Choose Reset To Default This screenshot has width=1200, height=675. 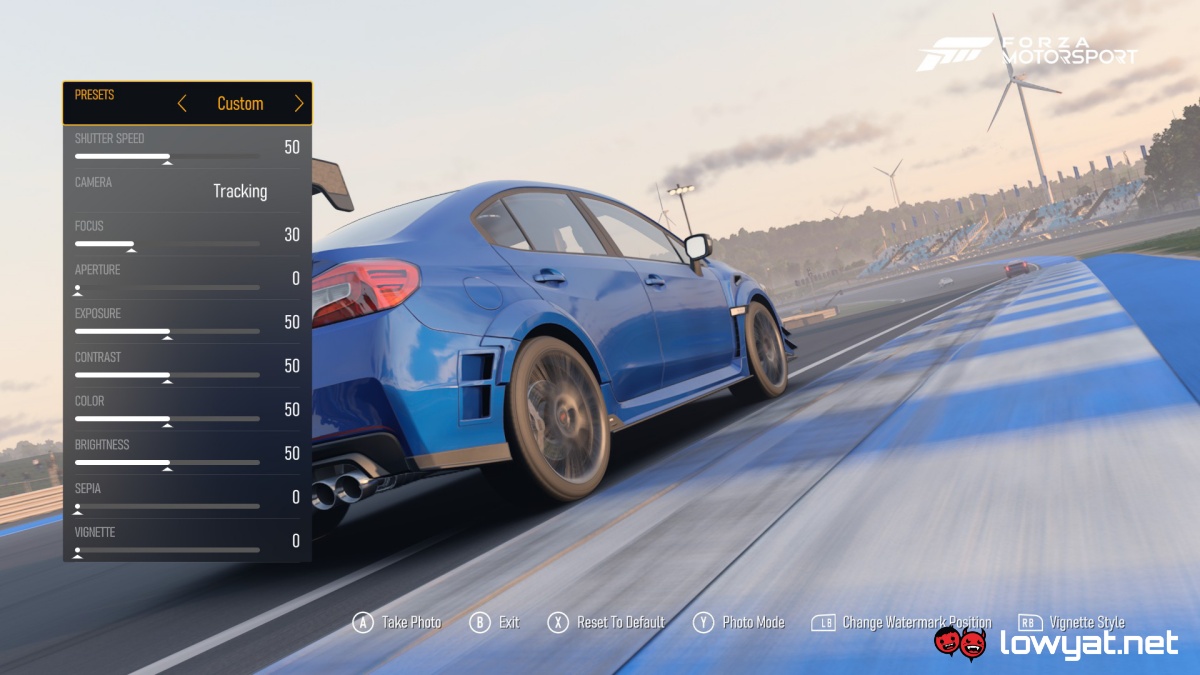point(606,622)
